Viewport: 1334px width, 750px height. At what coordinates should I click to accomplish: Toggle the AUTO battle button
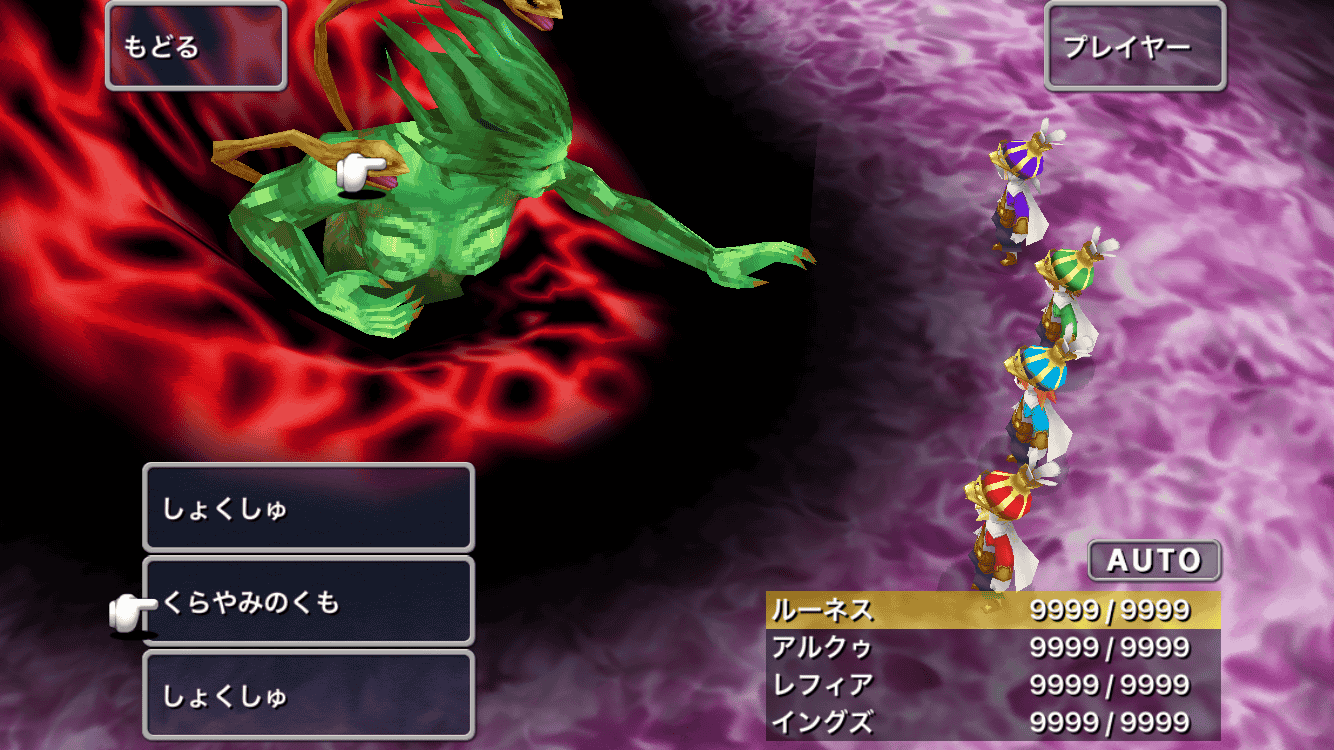pyautogui.click(x=1154, y=561)
